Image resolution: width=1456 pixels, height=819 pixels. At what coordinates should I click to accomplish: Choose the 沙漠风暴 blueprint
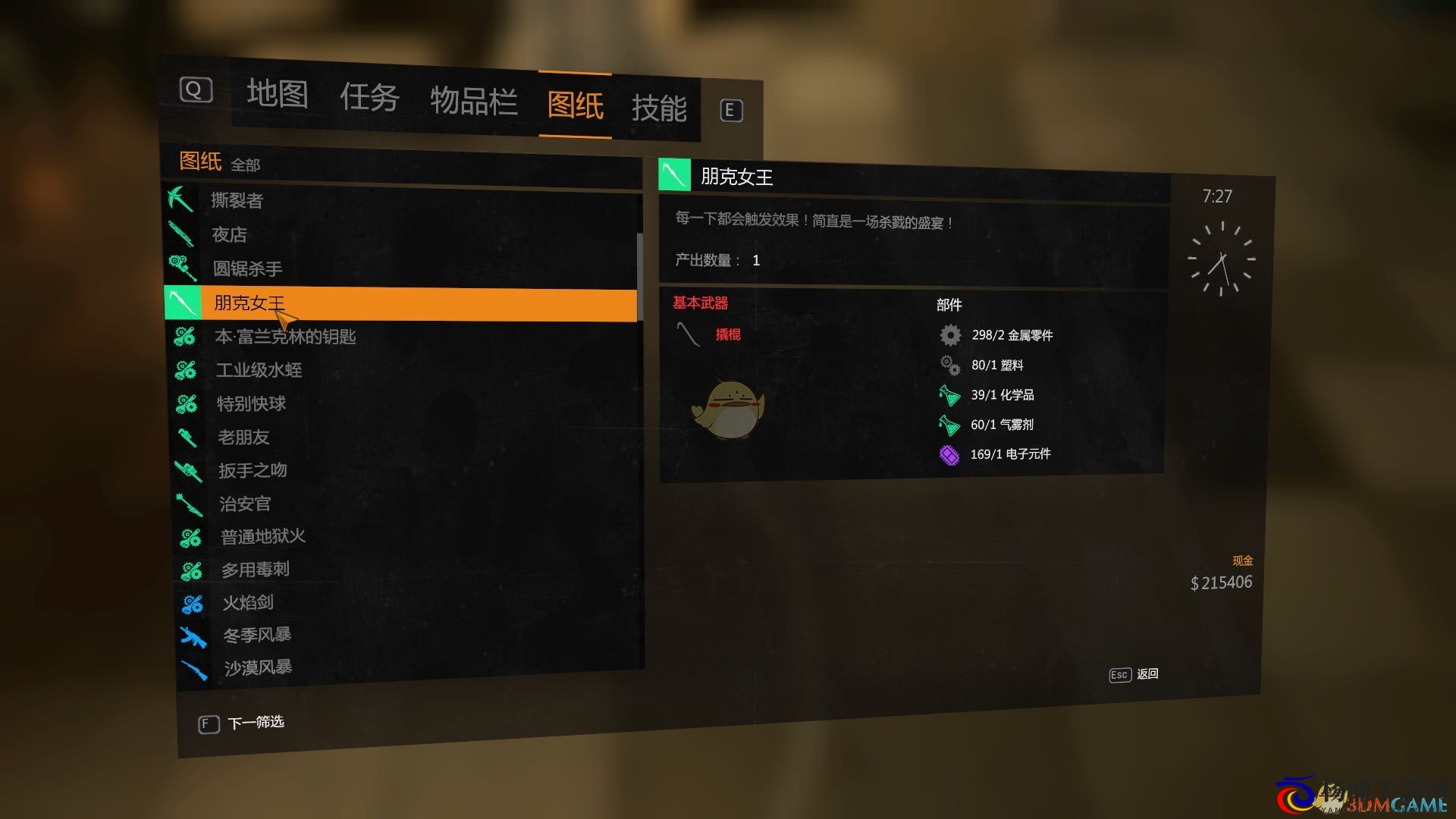coord(259,667)
